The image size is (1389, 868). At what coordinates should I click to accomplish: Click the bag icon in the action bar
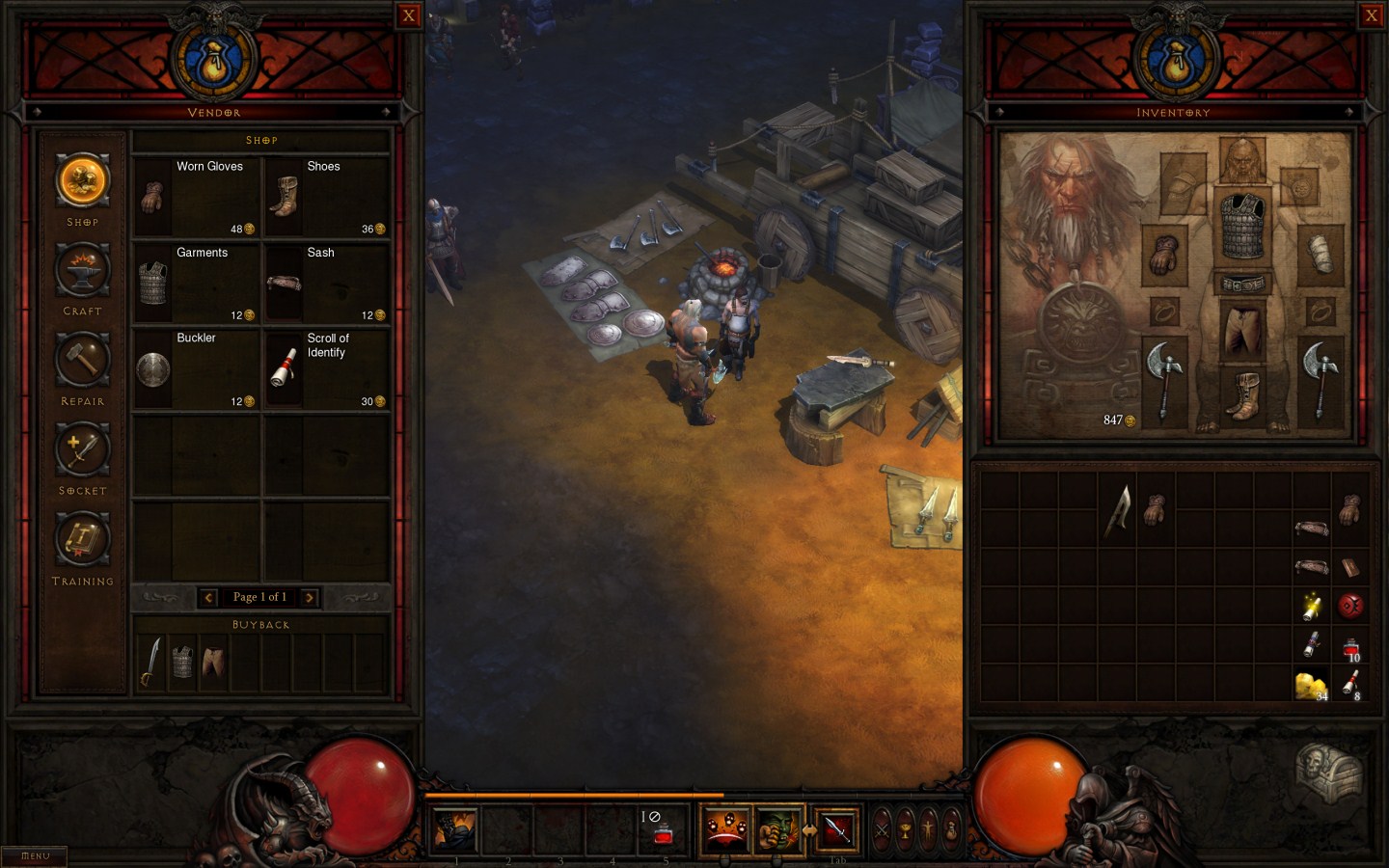[x=950, y=829]
